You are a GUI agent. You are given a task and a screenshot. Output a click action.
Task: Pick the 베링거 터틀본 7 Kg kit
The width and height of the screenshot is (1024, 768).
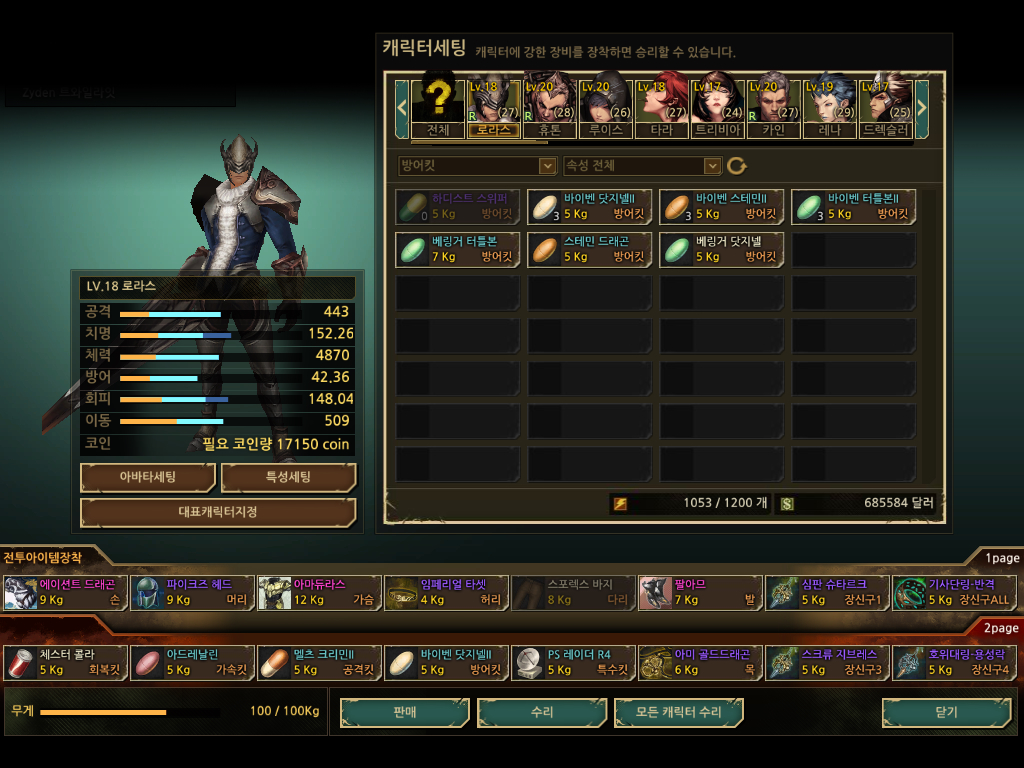click(457, 249)
